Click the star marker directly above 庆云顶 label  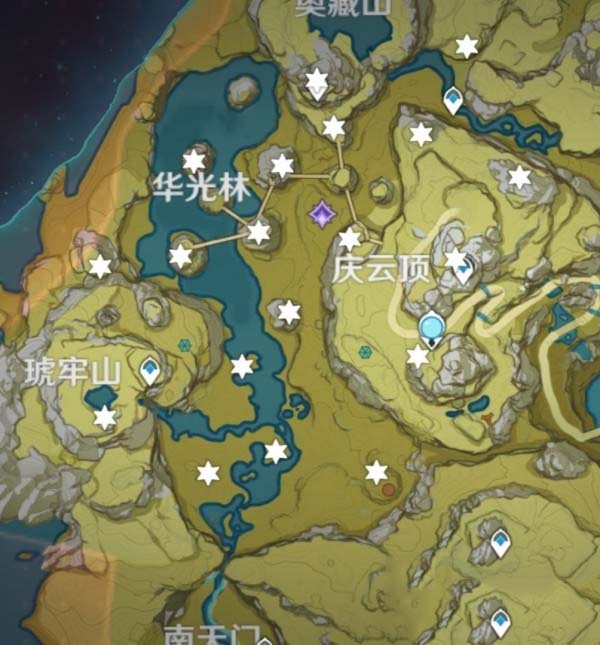tap(349, 239)
